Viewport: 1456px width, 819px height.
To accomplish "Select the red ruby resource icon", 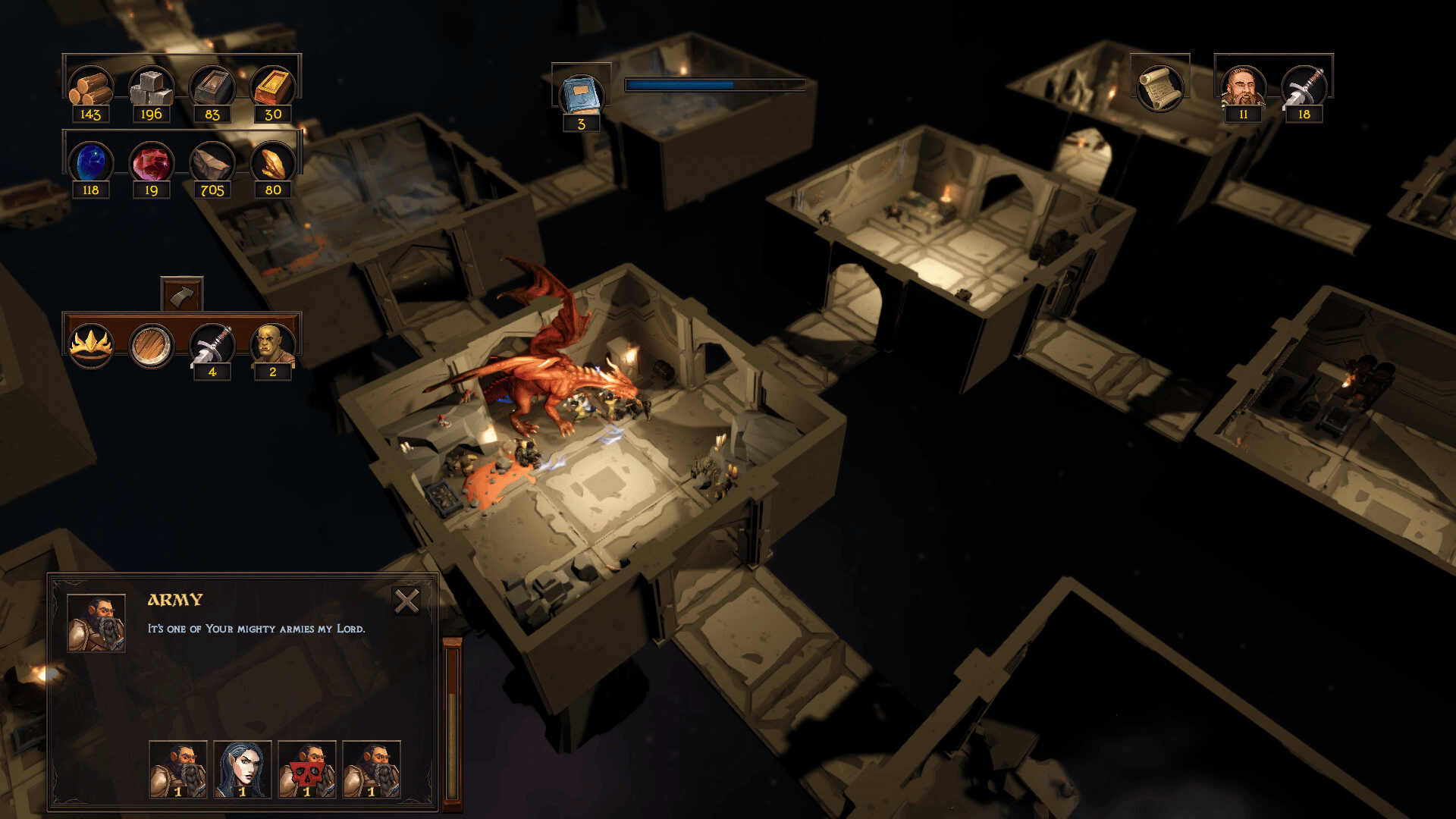I will click(152, 162).
